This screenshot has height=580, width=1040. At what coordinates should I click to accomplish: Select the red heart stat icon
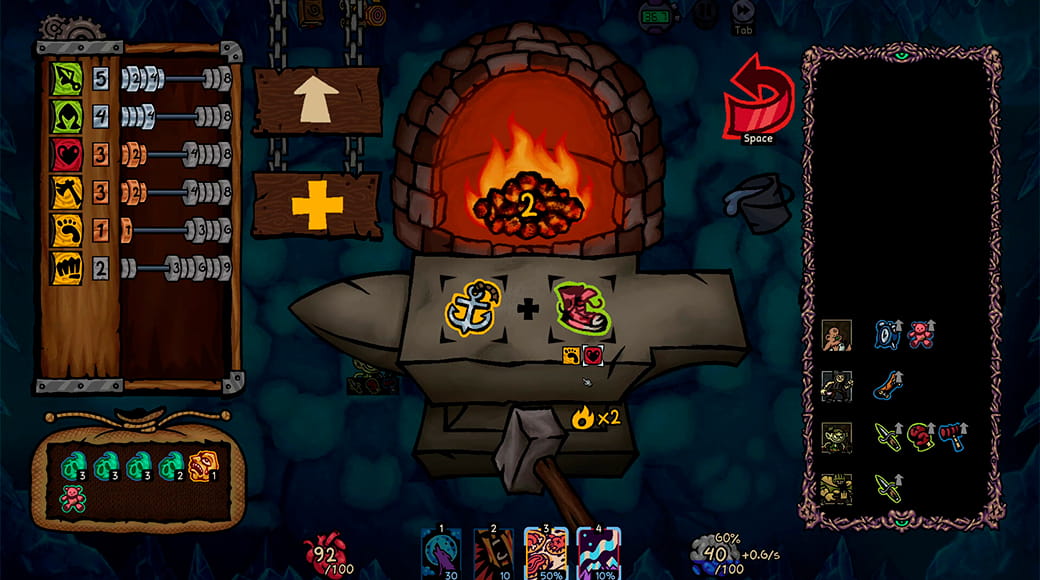tap(66, 153)
